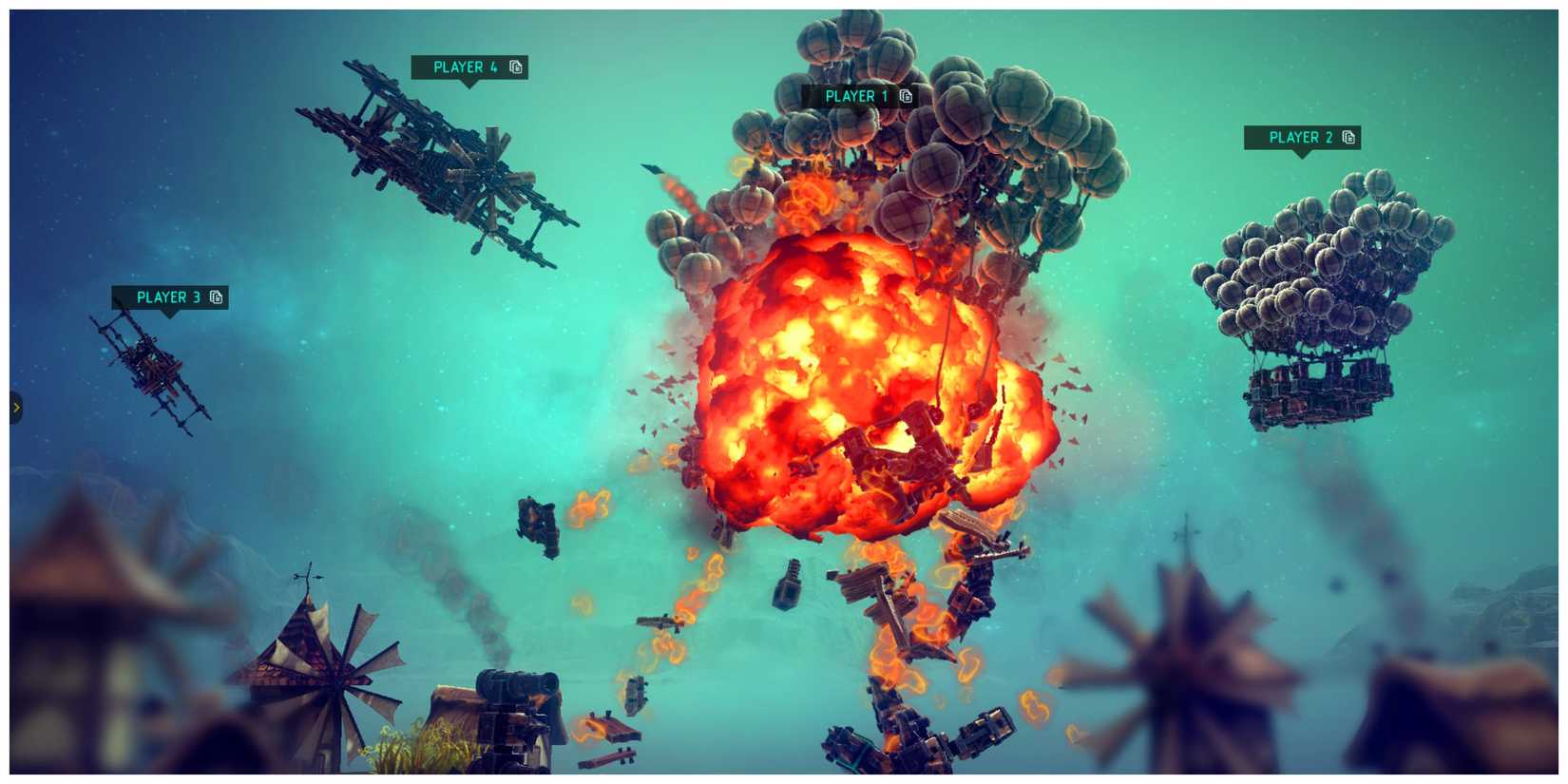Click the copy machine icon beside Player 3
Viewport: 1568px width, 784px height.
pyautogui.click(x=216, y=297)
